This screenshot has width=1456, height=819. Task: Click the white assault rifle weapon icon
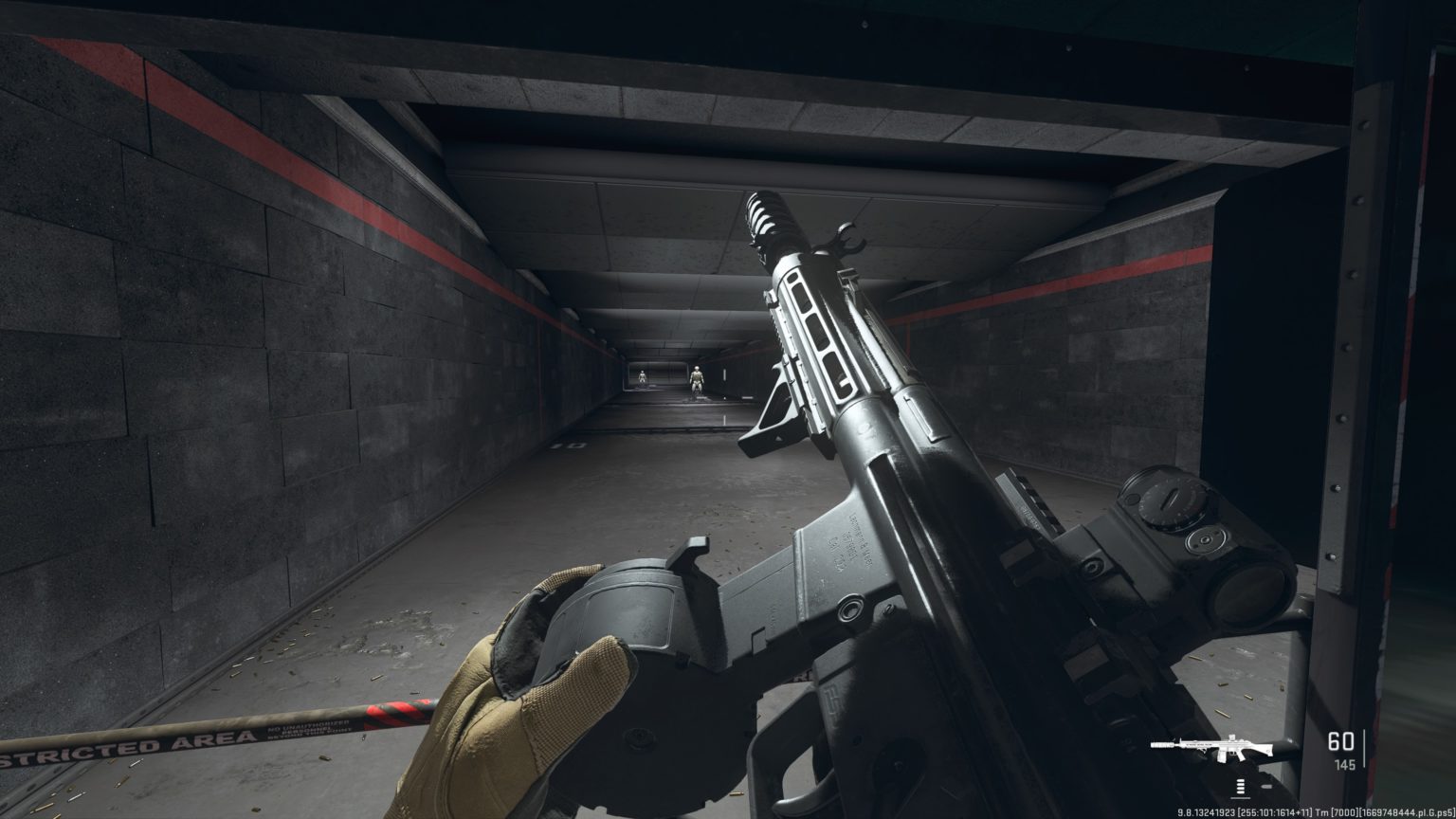(x=1218, y=746)
